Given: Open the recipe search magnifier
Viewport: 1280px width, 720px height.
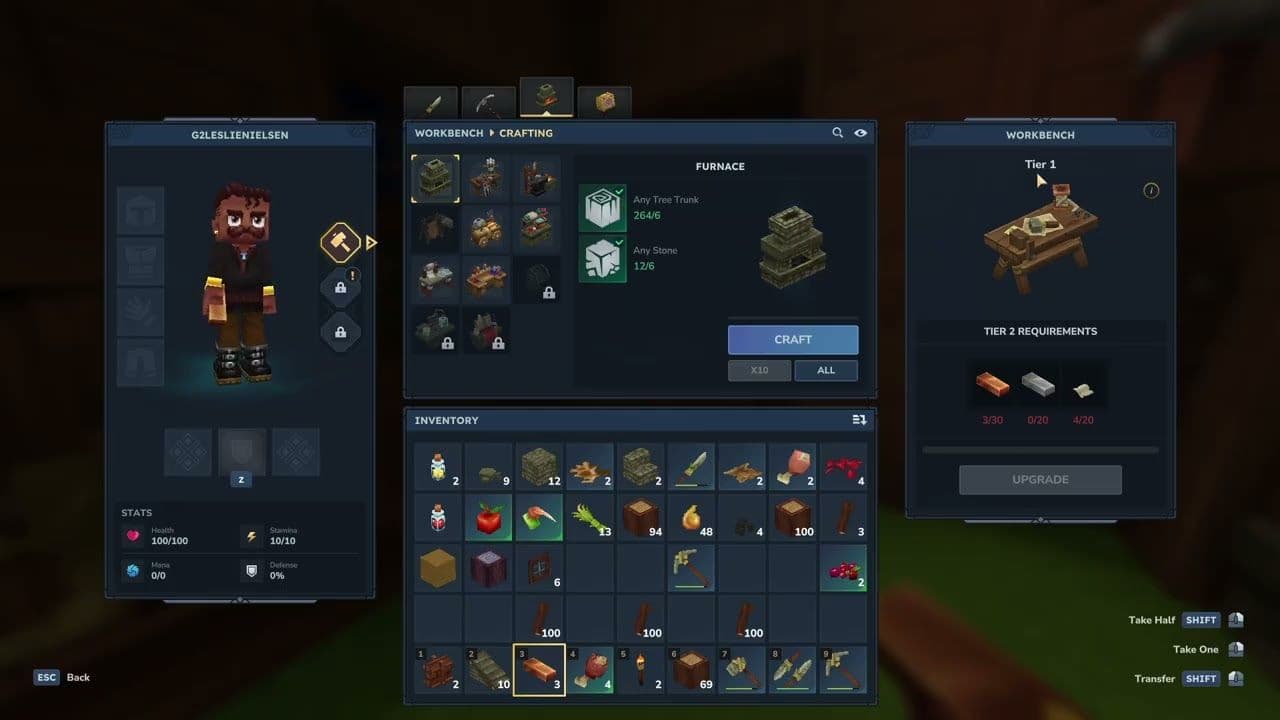Looking at the screenshot, I should pos(839,132).
